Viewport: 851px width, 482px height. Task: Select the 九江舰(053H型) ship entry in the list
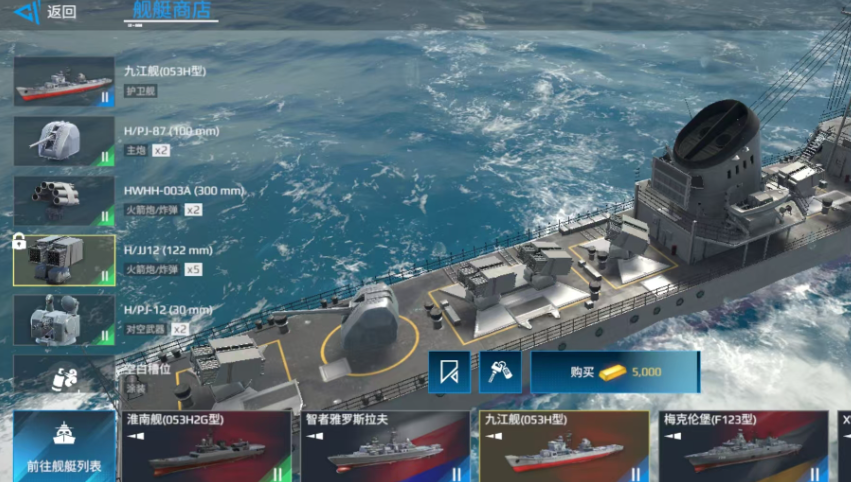(x=64, y=81)
